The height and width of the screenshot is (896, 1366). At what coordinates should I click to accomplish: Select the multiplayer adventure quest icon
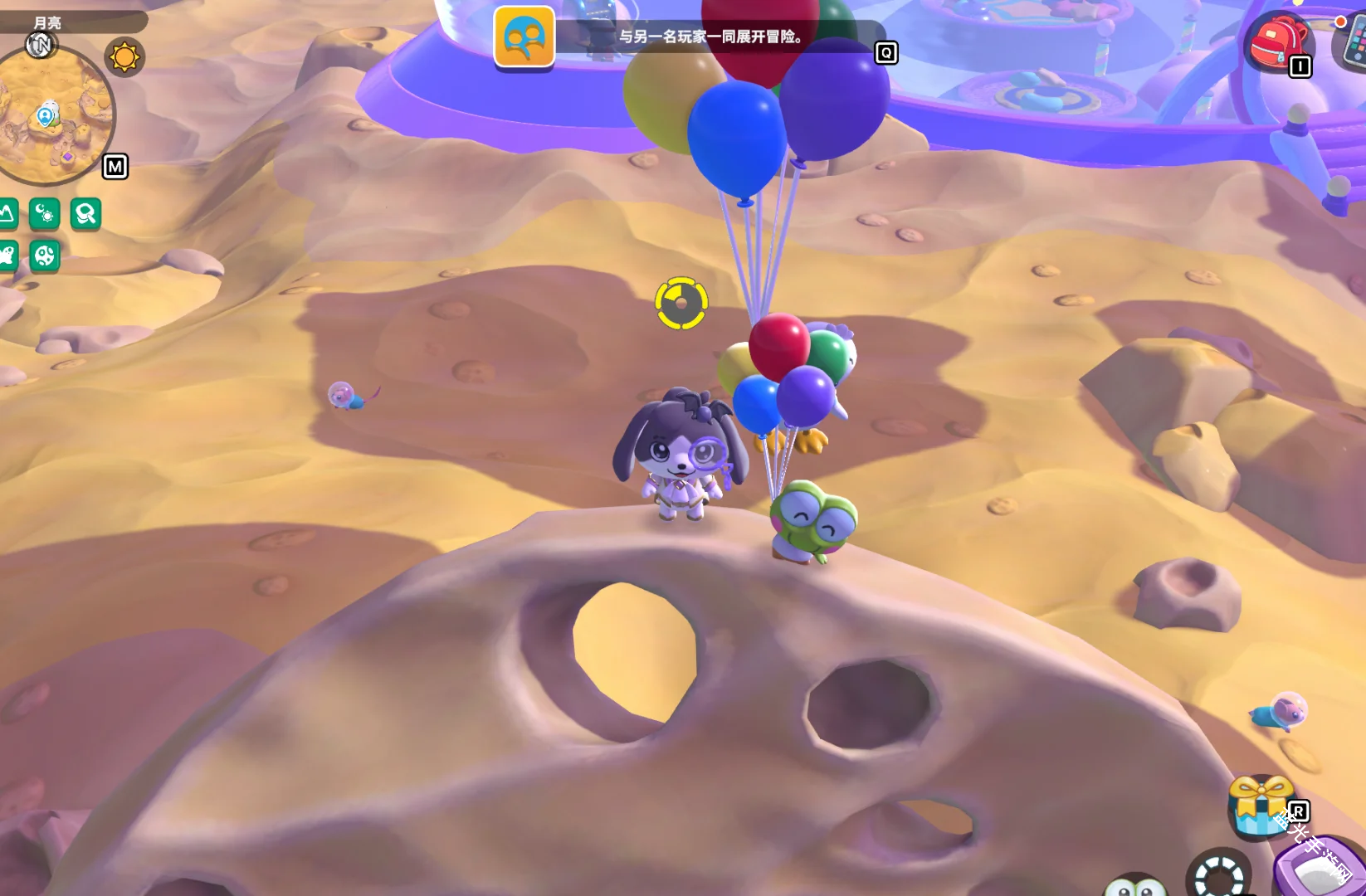coord(524,37)
